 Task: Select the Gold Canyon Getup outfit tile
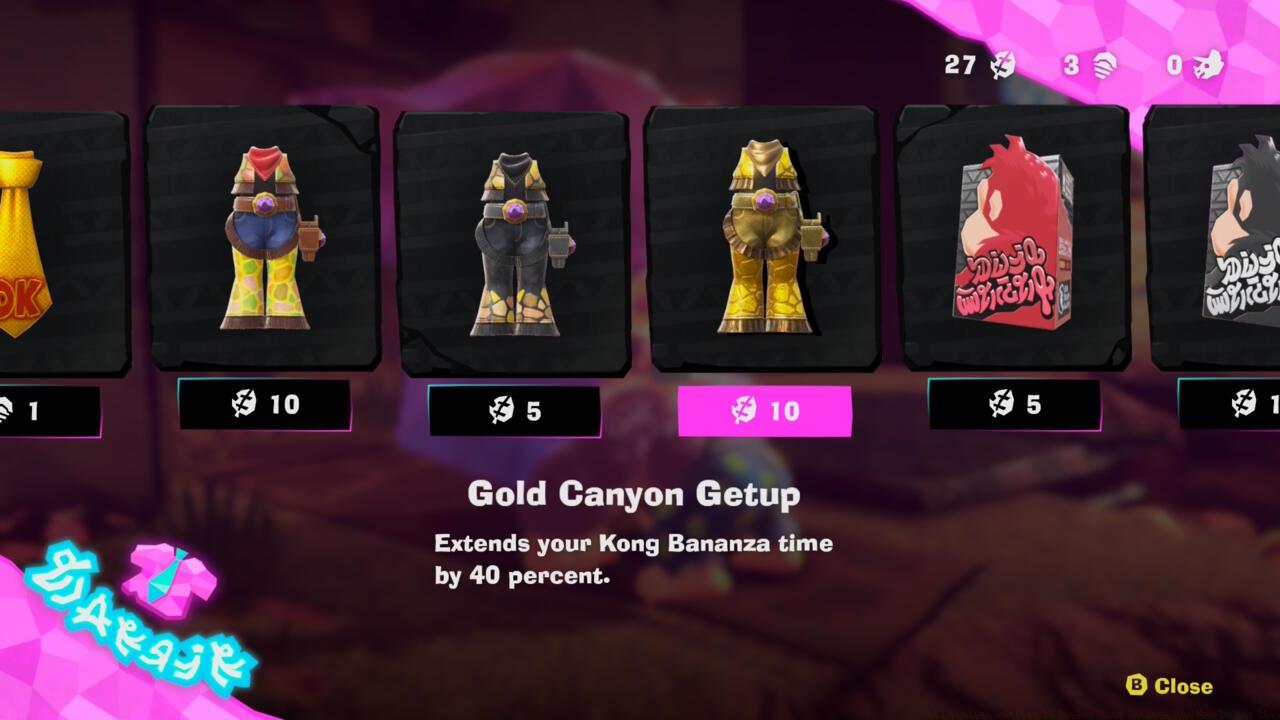[763, 240]
